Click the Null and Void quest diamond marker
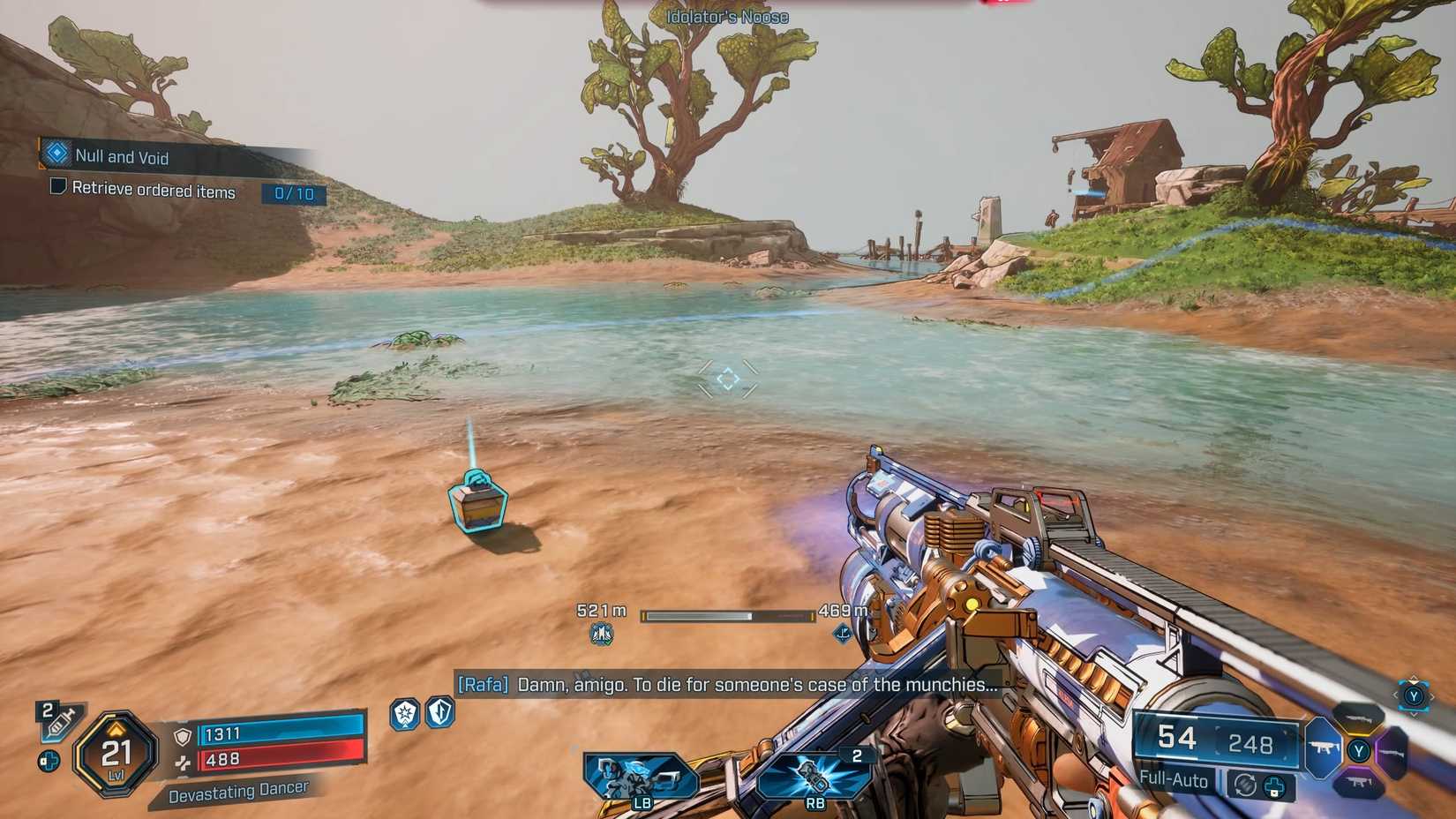1456x819 pixels. click(x=56, y=156)
